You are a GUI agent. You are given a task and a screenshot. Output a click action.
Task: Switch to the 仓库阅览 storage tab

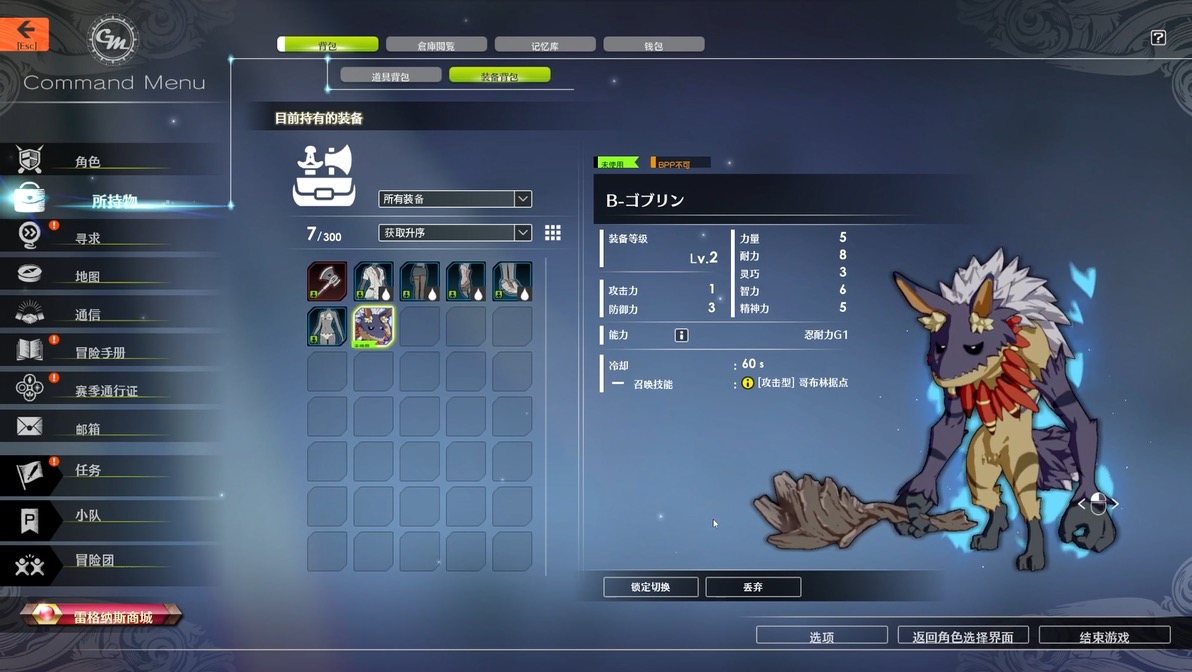[436, 45]
